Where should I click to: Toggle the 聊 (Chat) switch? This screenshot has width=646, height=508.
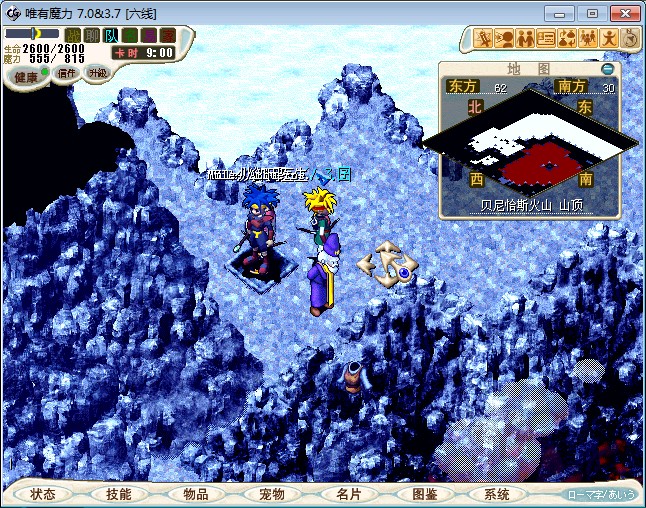[x=92, y=35]
